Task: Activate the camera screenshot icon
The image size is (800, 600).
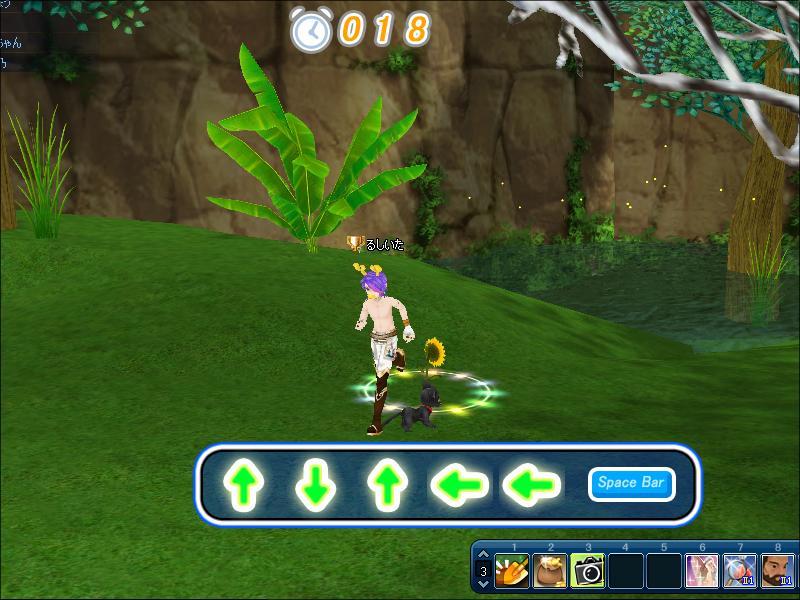Action: (x=588, y=571)
